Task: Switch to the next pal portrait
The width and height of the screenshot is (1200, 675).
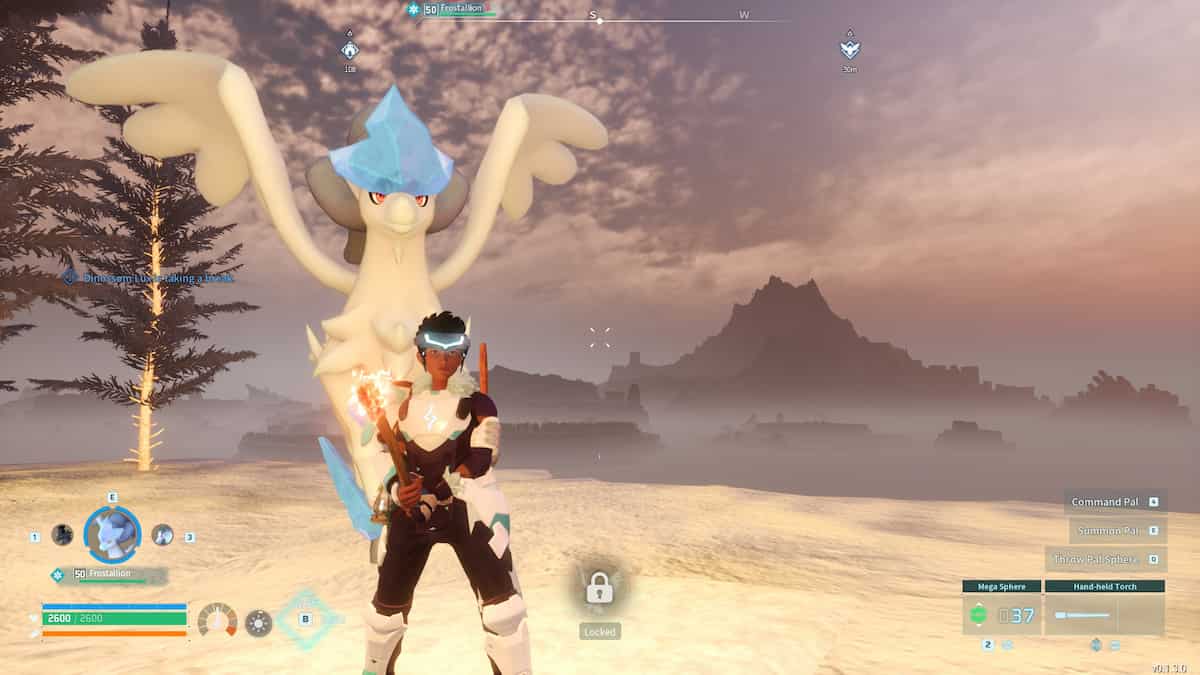Action: point(162,535)
